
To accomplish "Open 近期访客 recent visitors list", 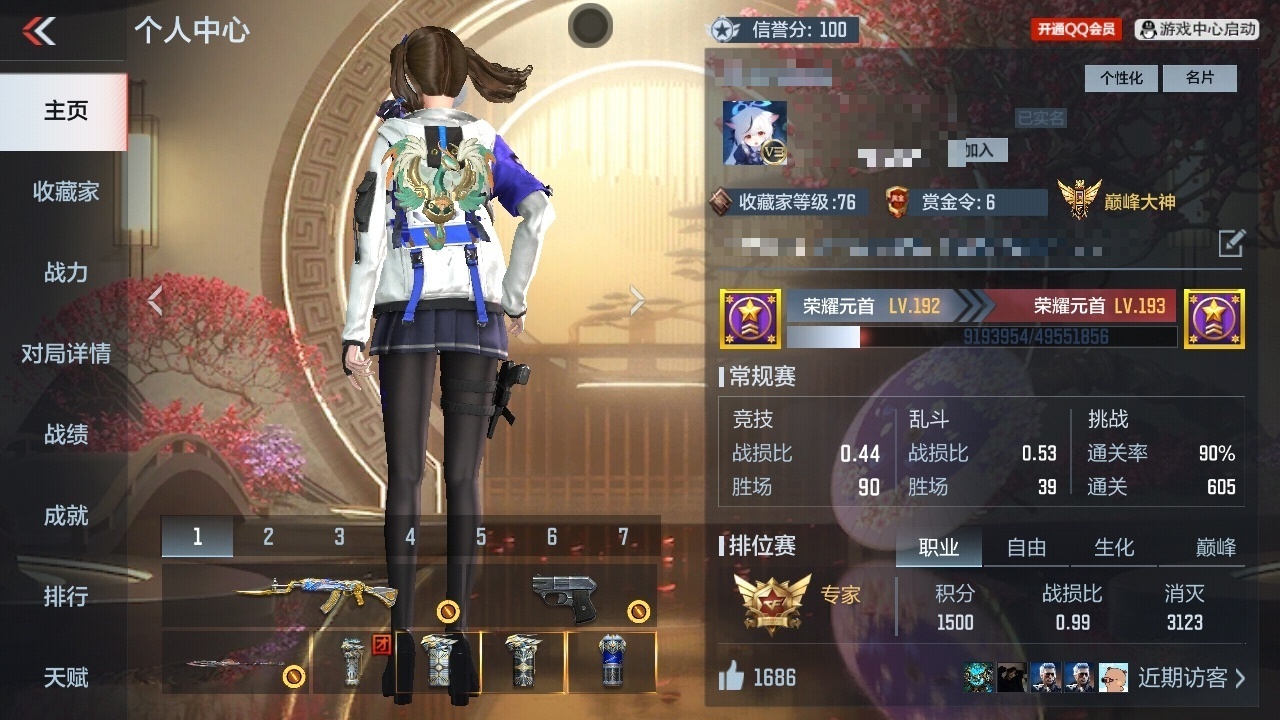I will 1191,678.
